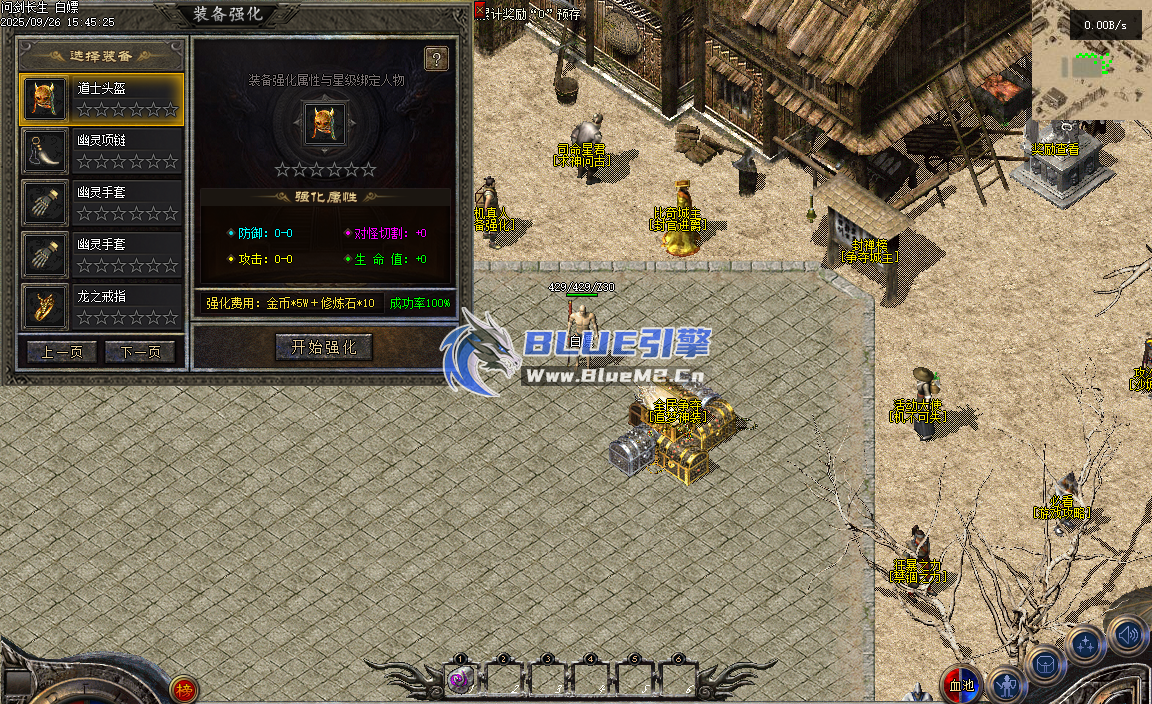Open the question mark help button
1152x704 pixels.
436,59
